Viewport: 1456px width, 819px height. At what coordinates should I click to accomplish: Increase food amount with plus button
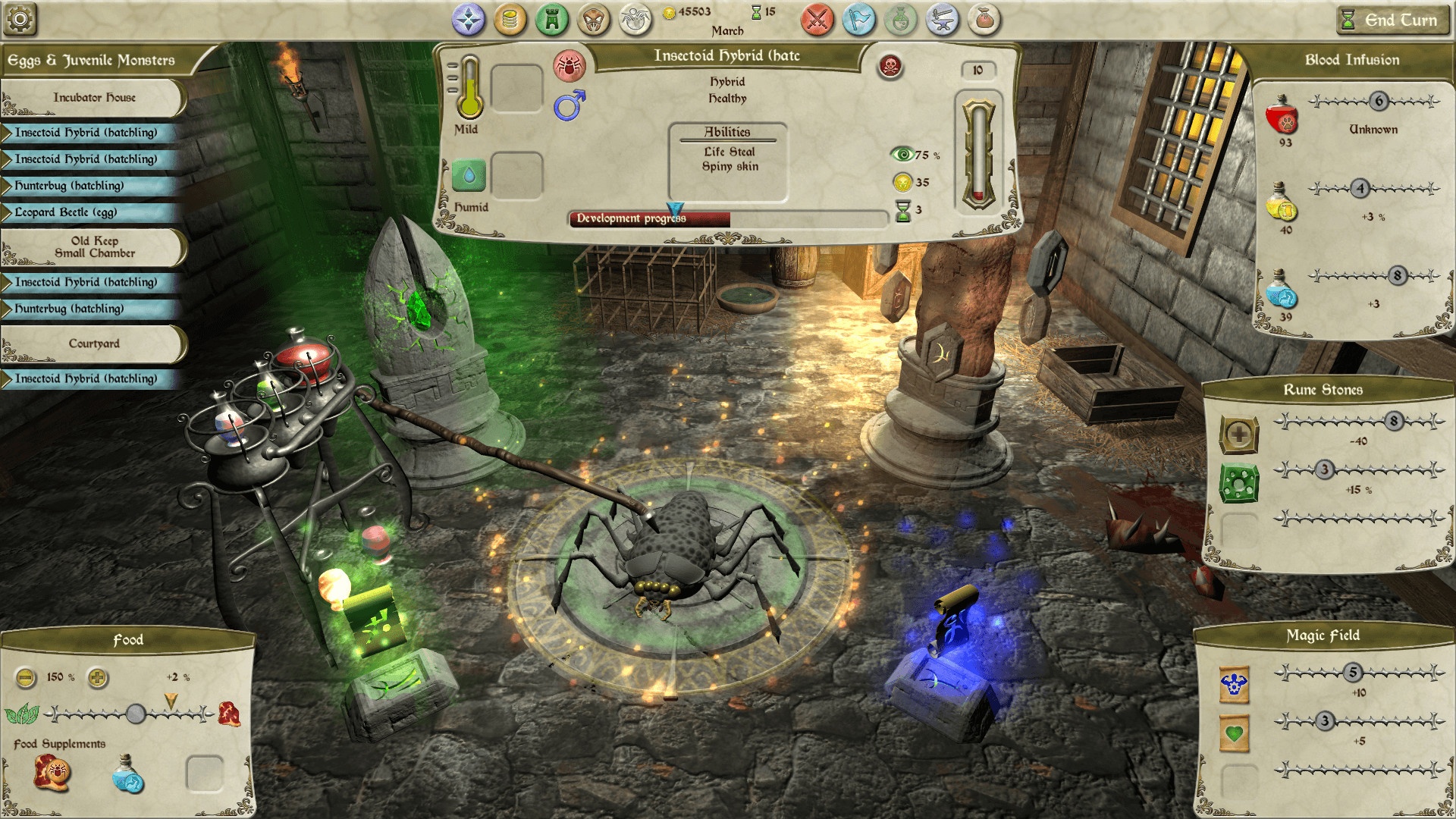click(x=98, y=677)
